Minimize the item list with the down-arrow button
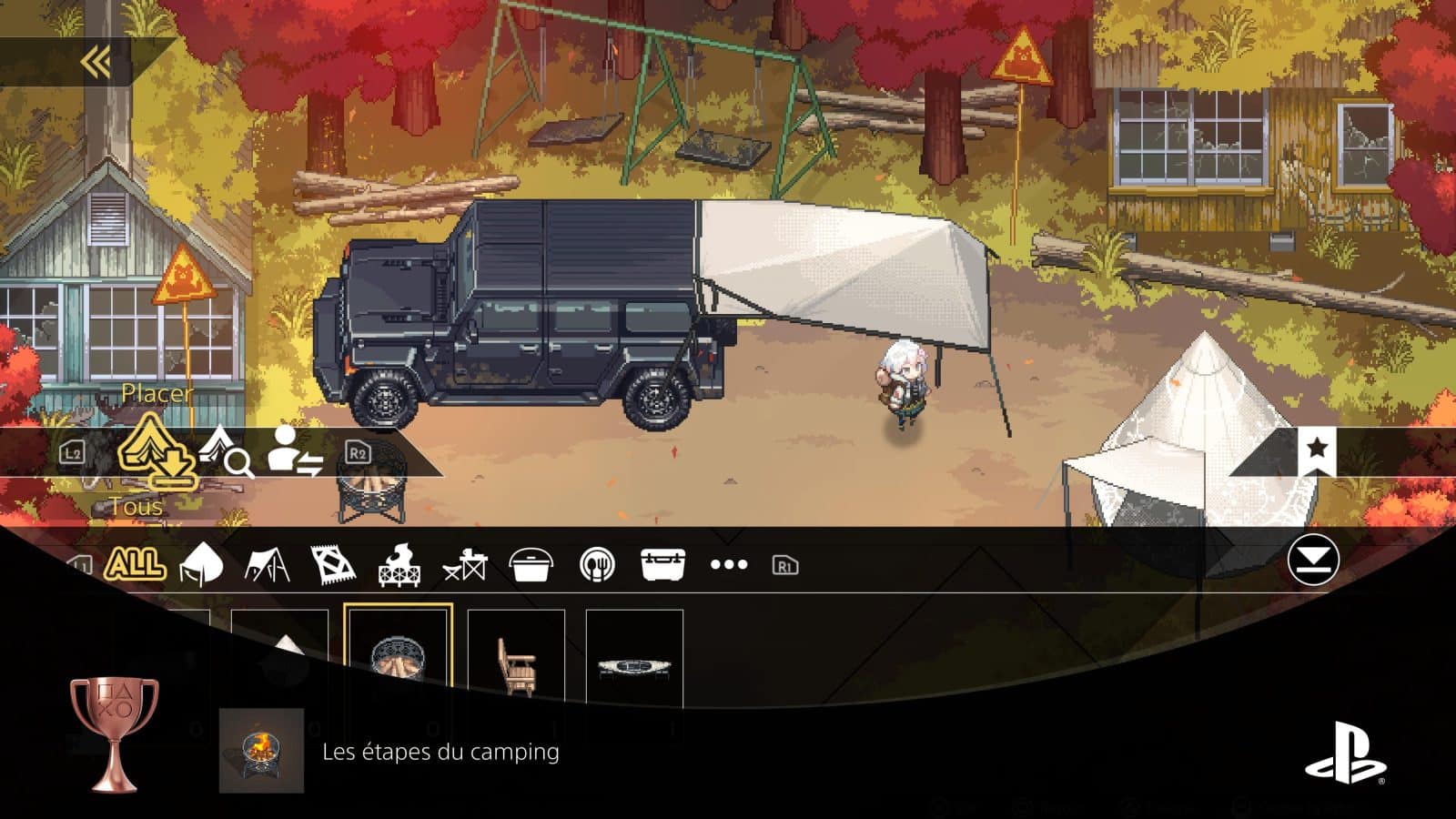1456x819 pixels. click(x=1313, y=560)
